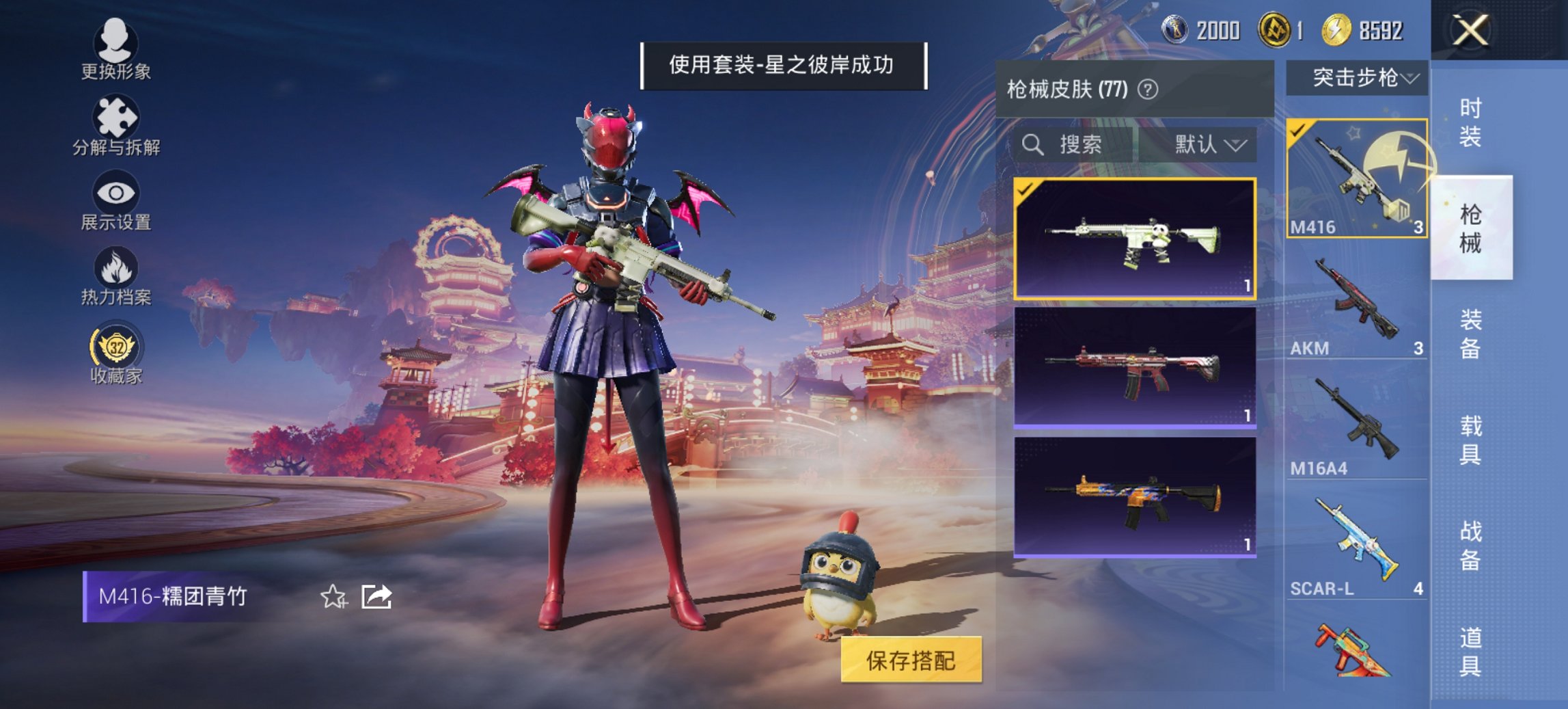The width and height of the screenshot is (1568, 709).
Task: Open 展示设置 display settings
Action: pos(115,200)
